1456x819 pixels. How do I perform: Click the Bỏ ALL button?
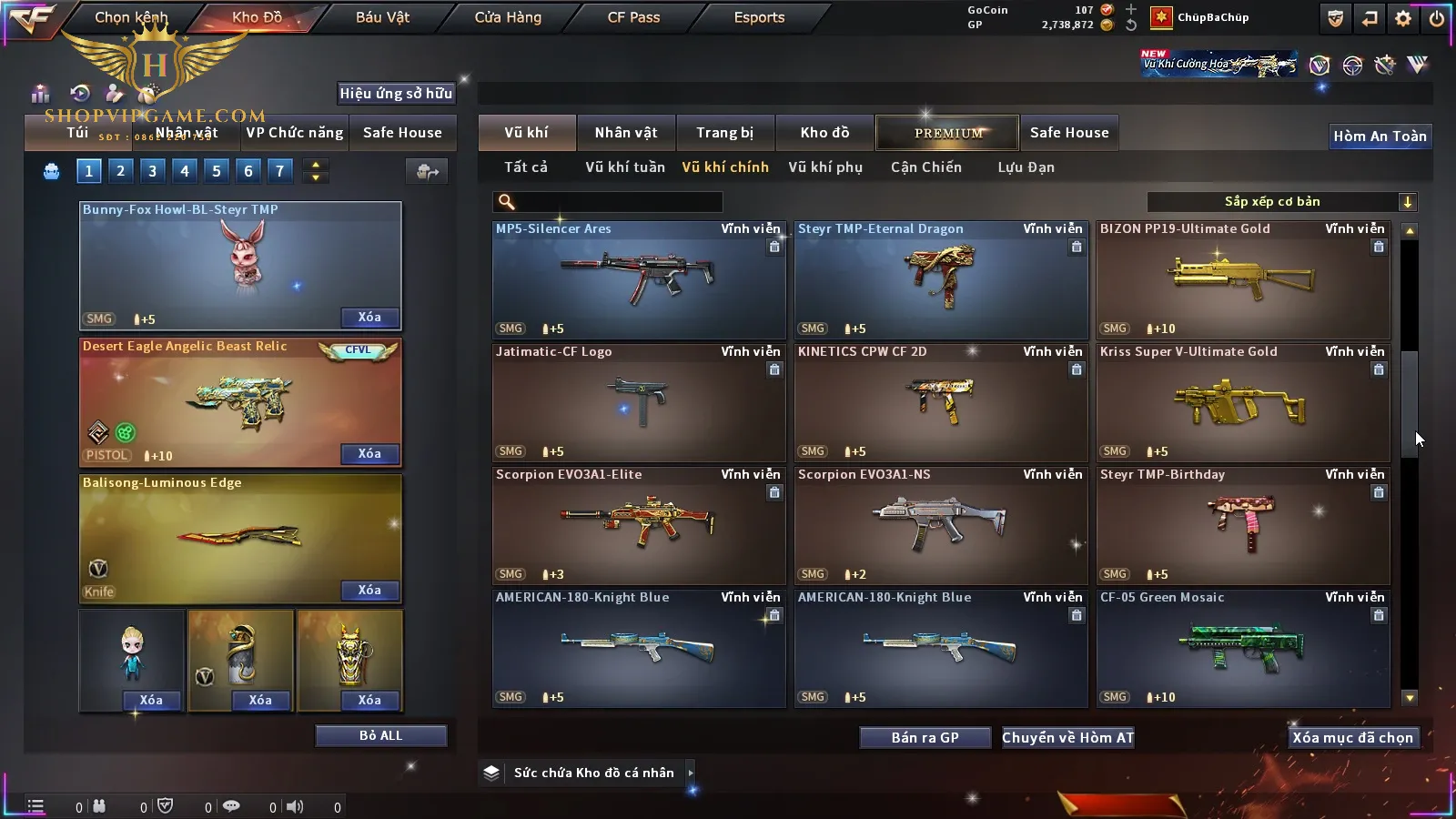pyautogui.click(x=380, y=735)
